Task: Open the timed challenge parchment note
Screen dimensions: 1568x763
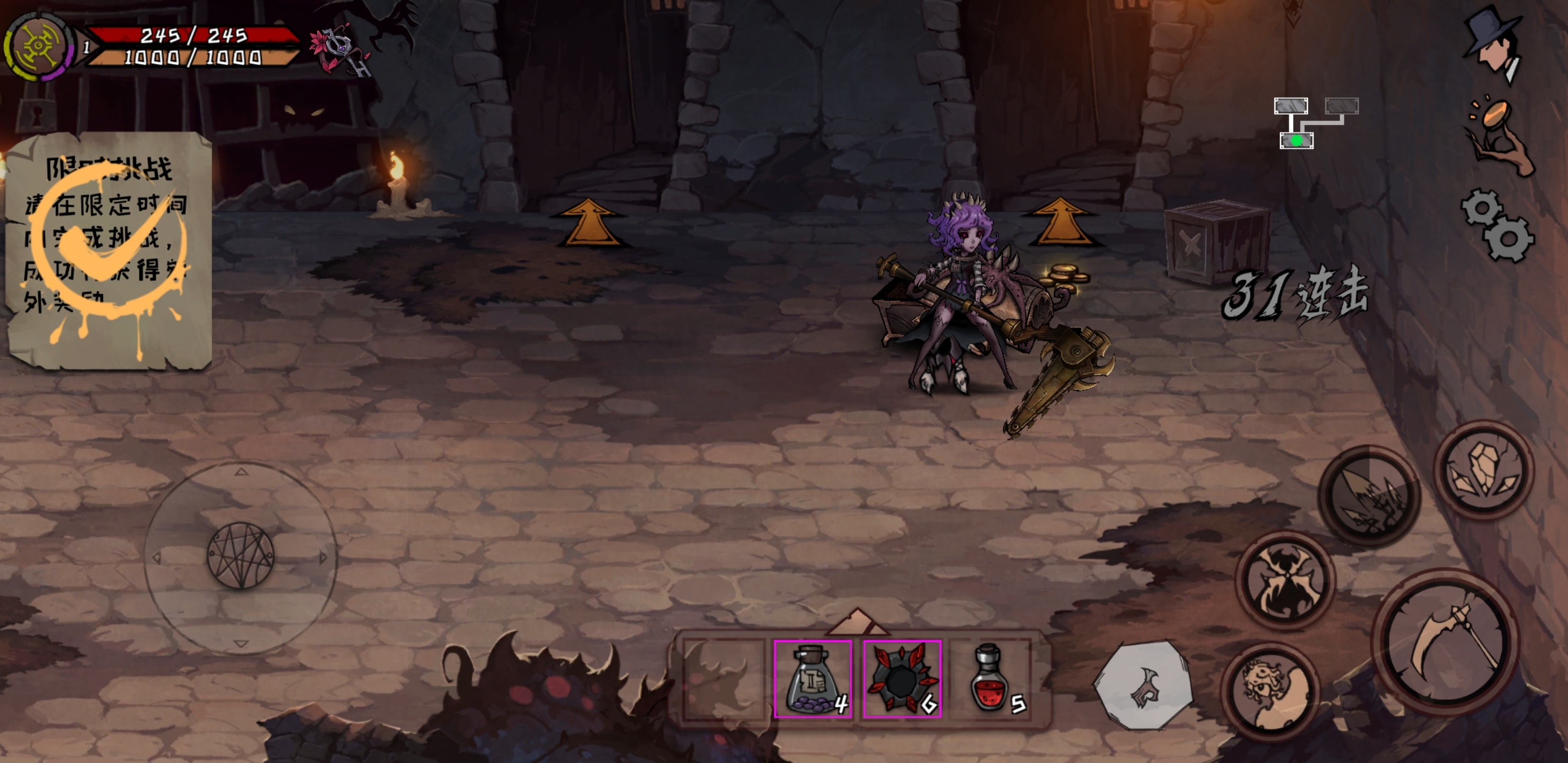Action: (109, 250)
